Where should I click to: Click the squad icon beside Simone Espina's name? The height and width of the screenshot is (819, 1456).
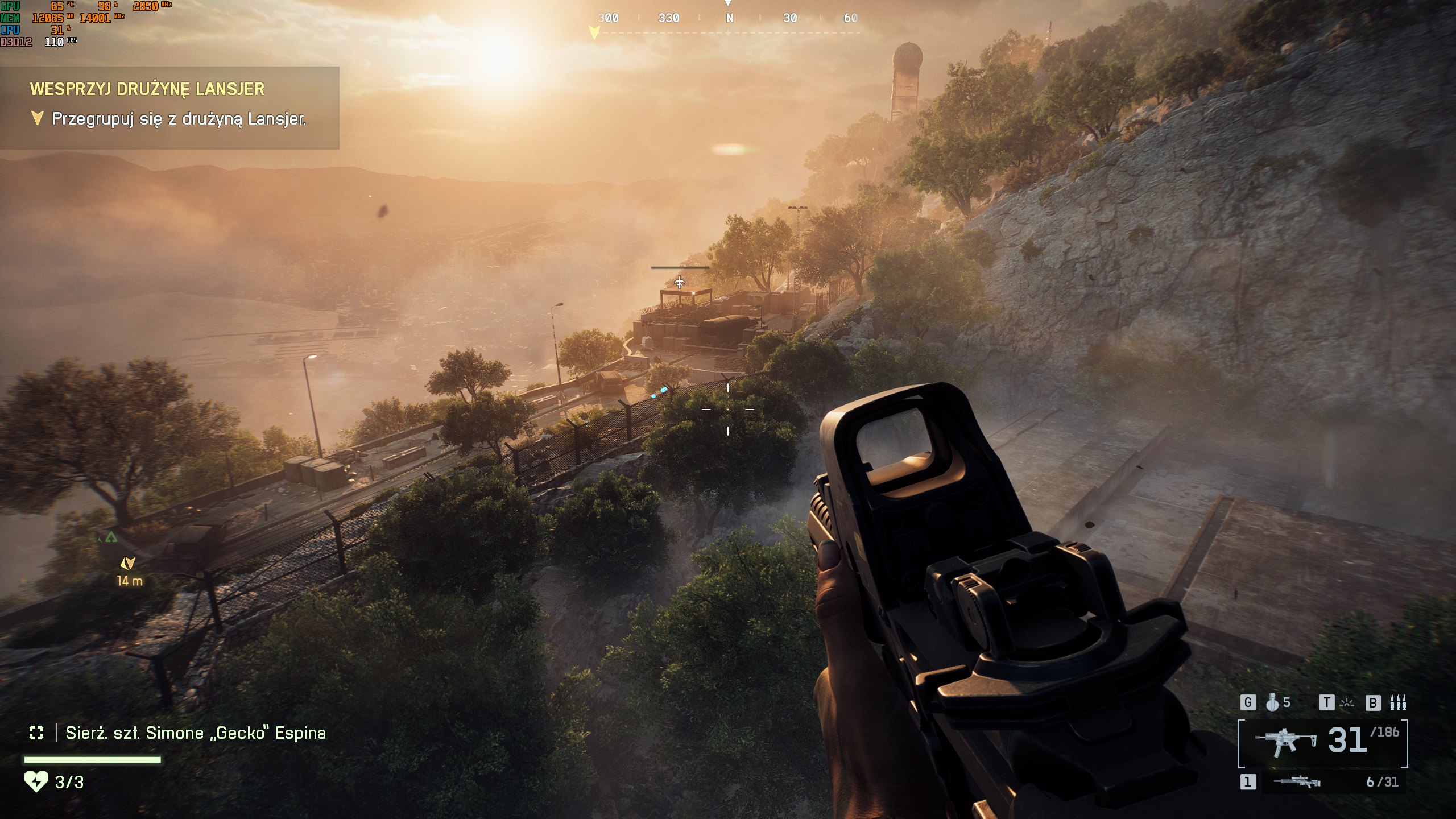tap(36, 733)
